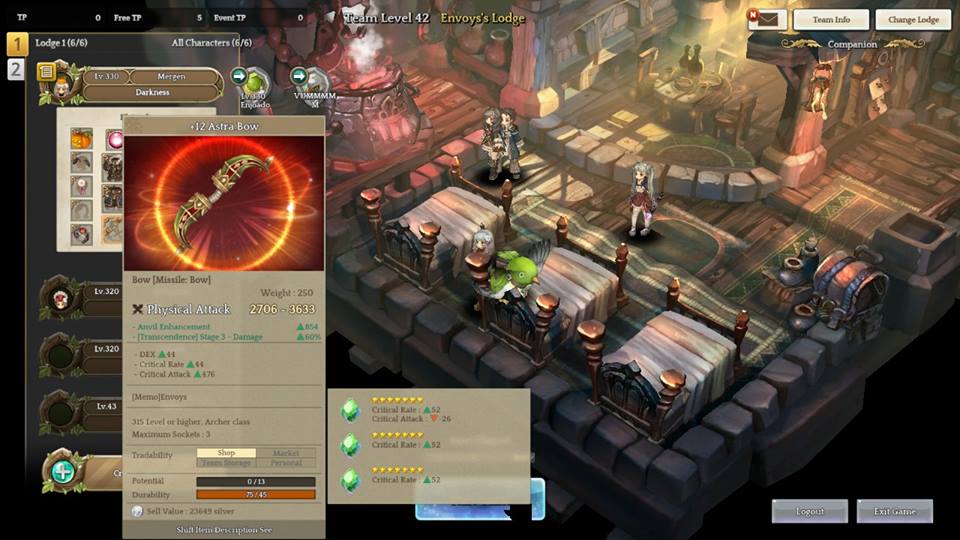Open the Team Info panel
This screenshot has width=960, height=540.
(830, 20)
